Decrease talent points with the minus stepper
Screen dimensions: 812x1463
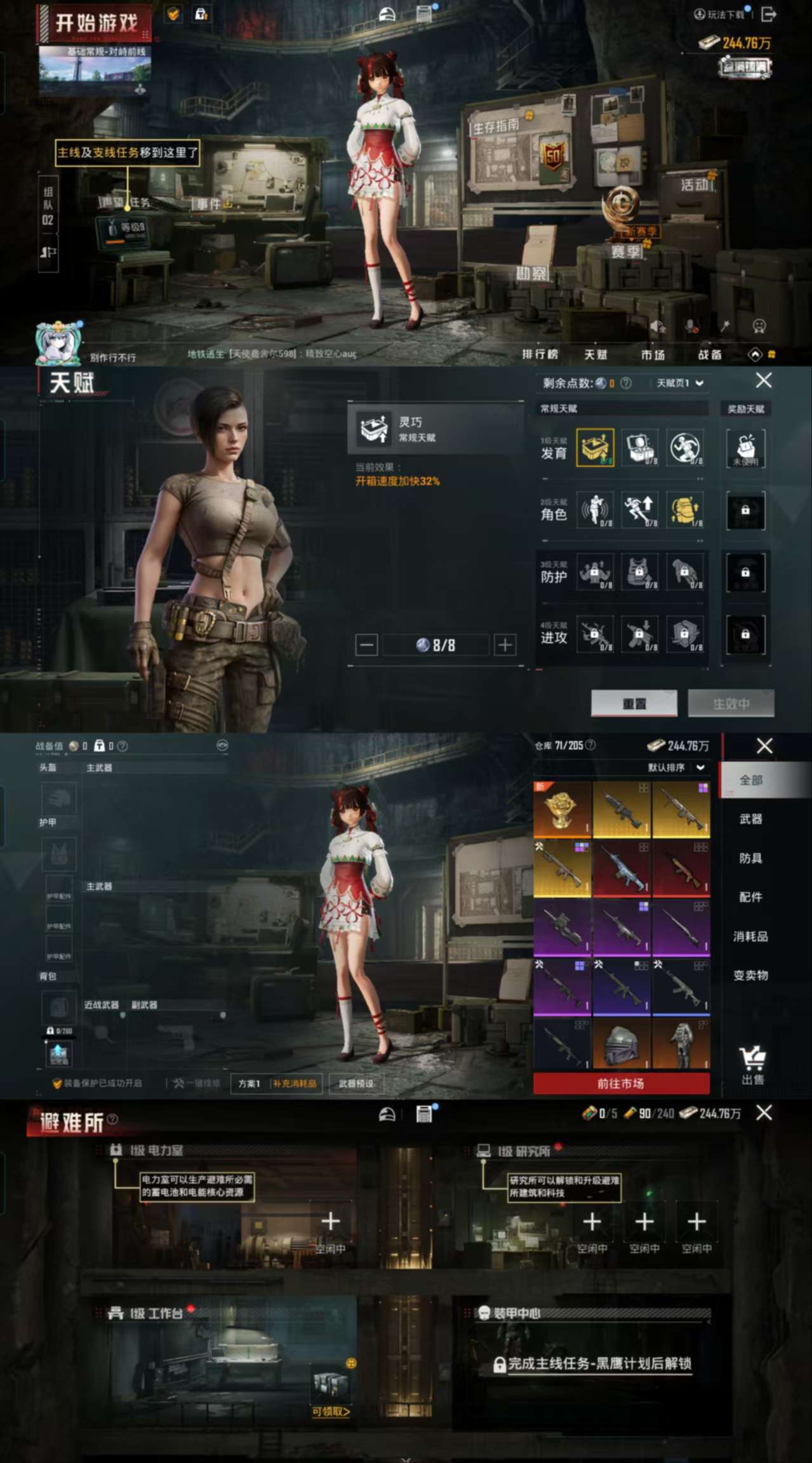tap(366, 645)
